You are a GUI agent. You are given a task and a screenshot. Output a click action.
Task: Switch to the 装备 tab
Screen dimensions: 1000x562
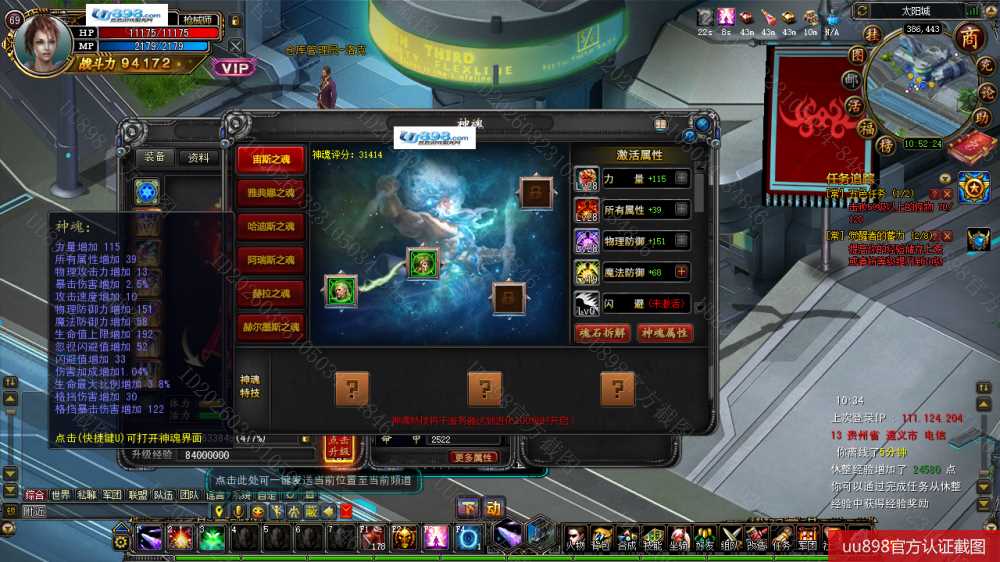155,157
